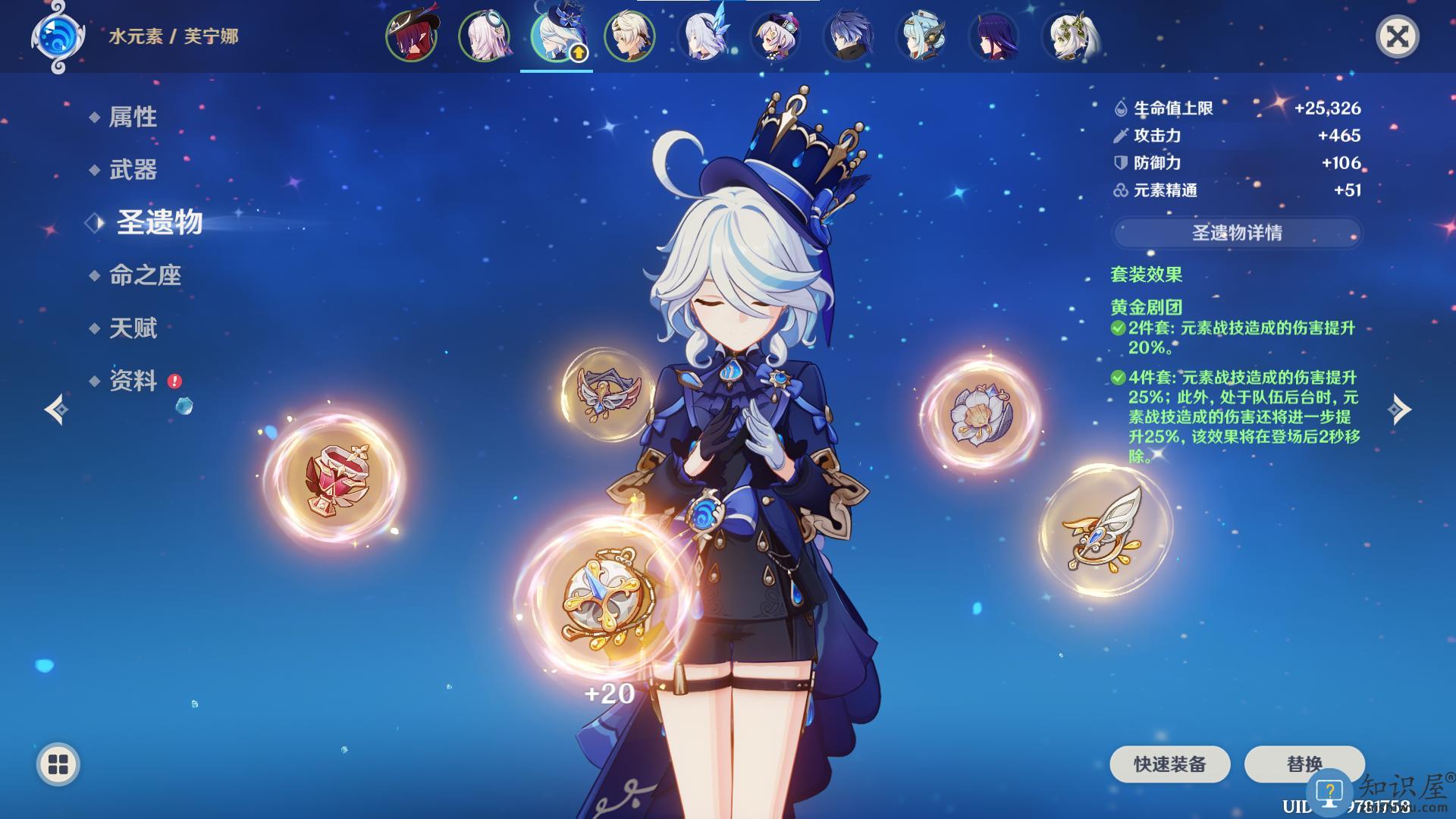
Task: Open the four-square grid menu button
Action: point(58,764)
